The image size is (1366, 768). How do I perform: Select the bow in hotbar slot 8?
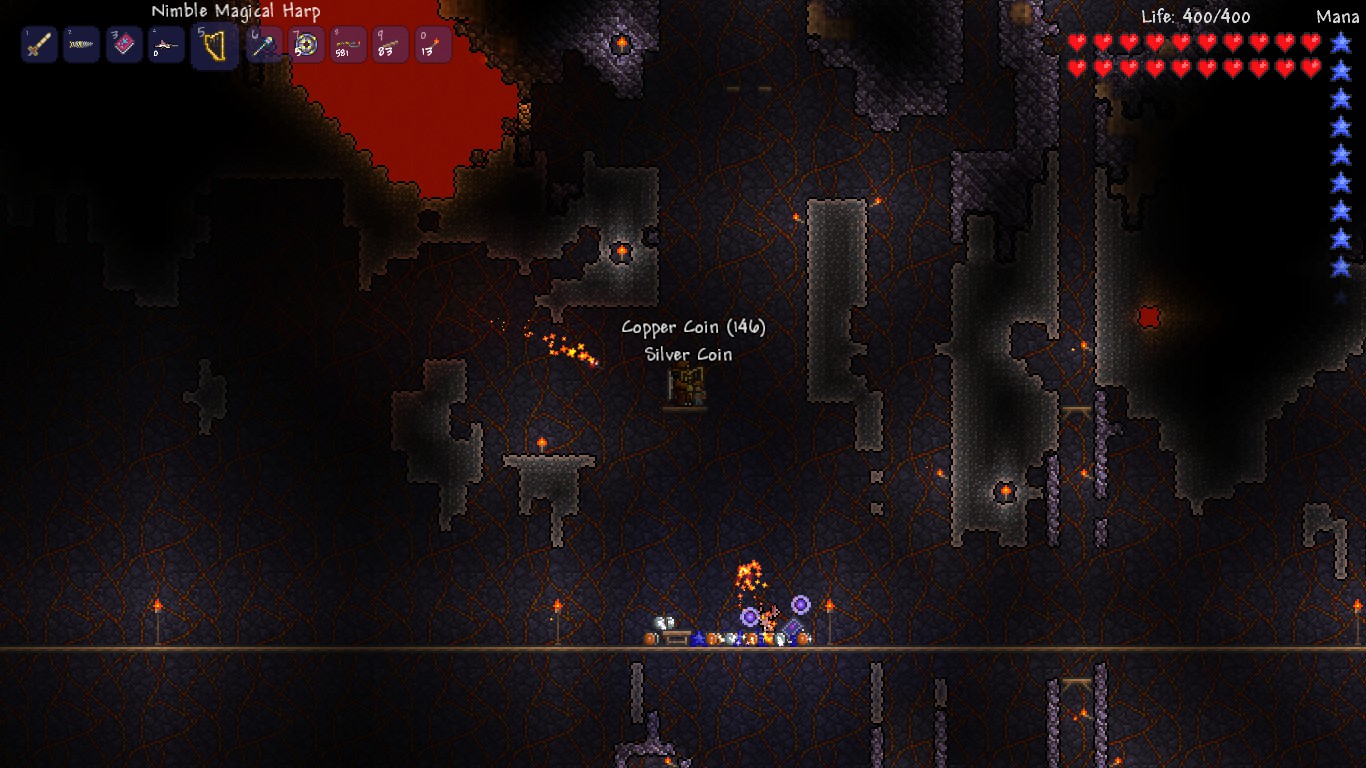click(305, 44)
